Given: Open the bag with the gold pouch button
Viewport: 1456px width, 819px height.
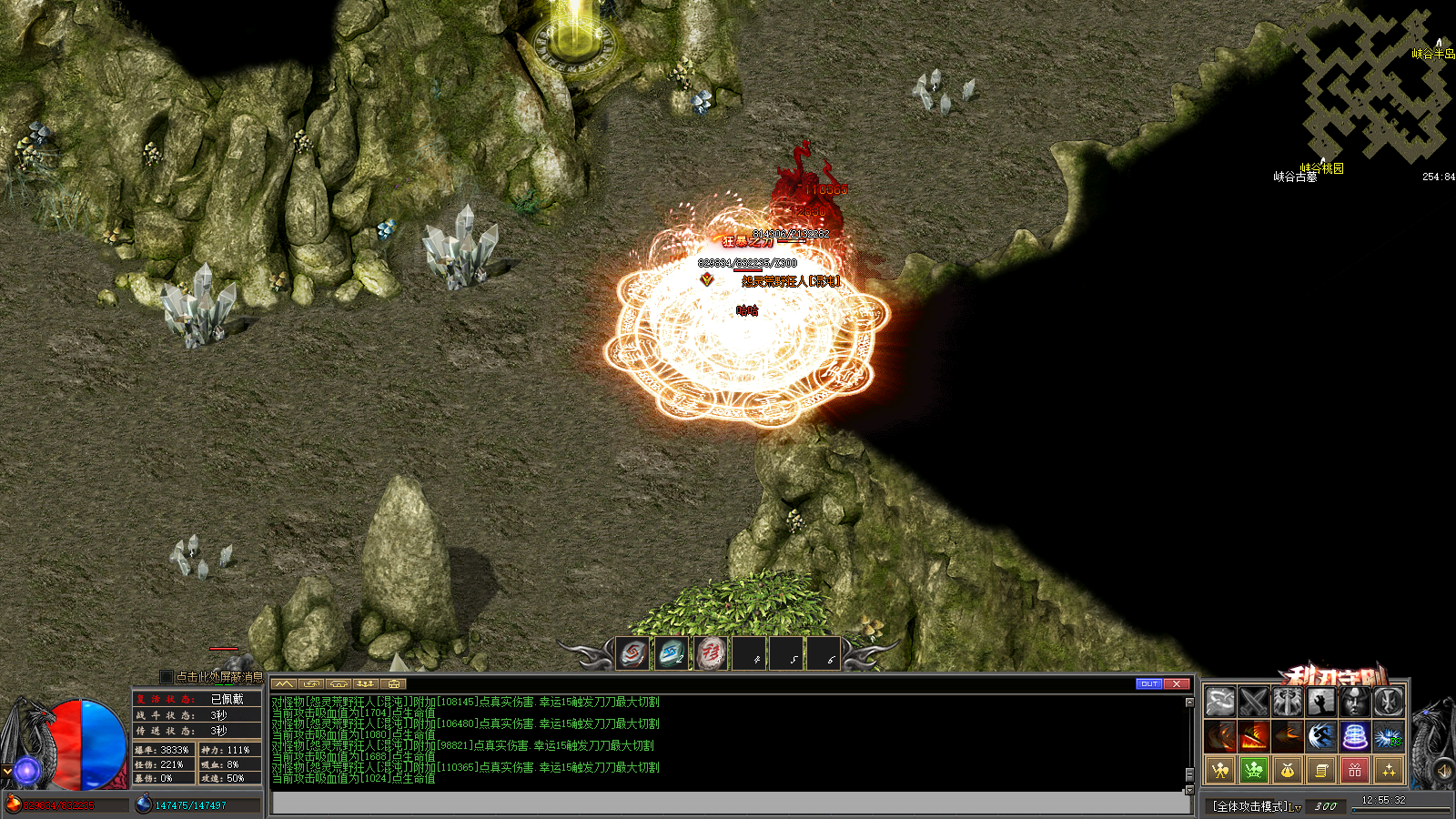Looking at the screenshot, I should click(1288, 770).
